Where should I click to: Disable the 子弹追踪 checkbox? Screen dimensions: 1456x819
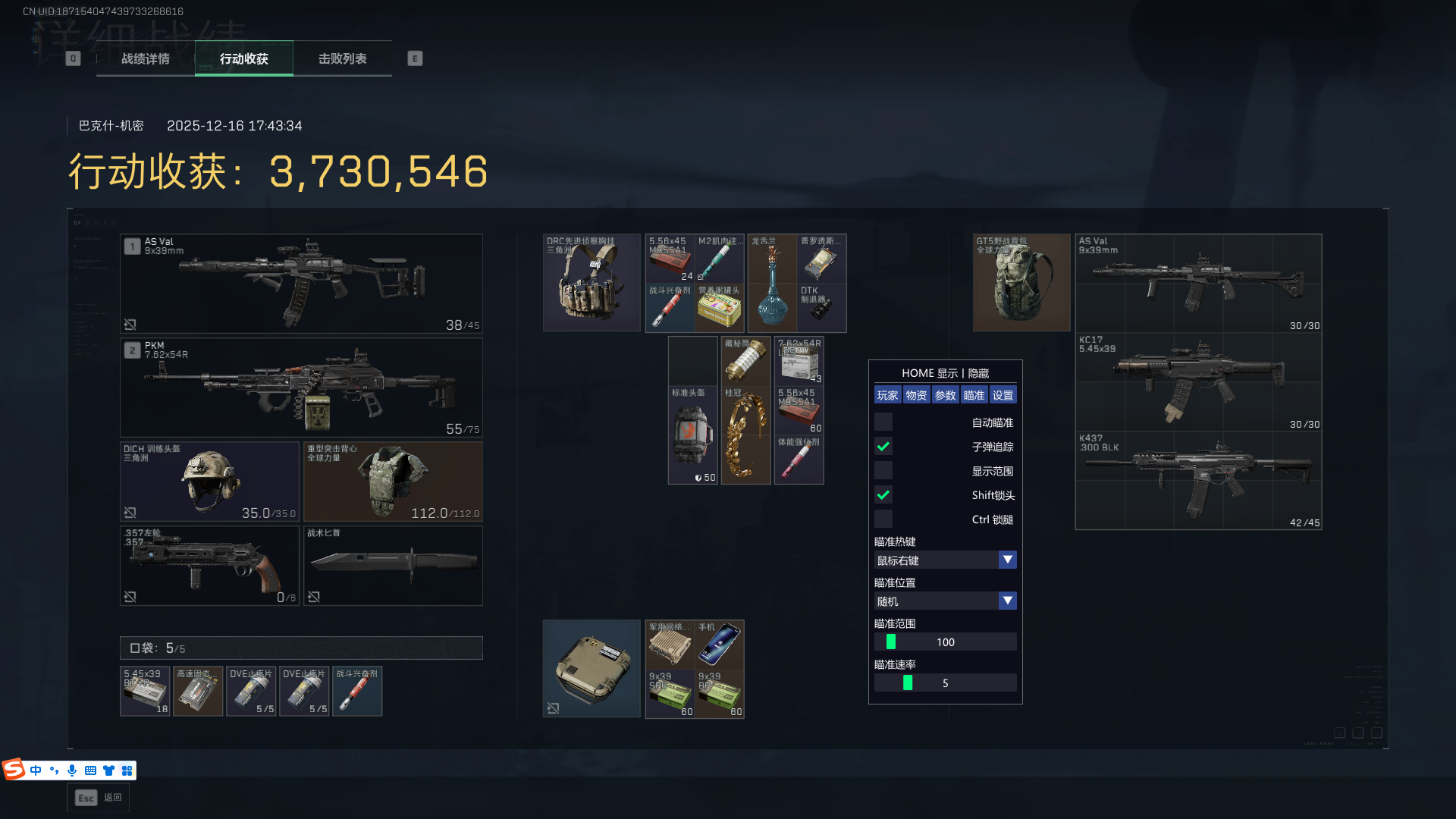pyautogui.click(x=883, y=447)
